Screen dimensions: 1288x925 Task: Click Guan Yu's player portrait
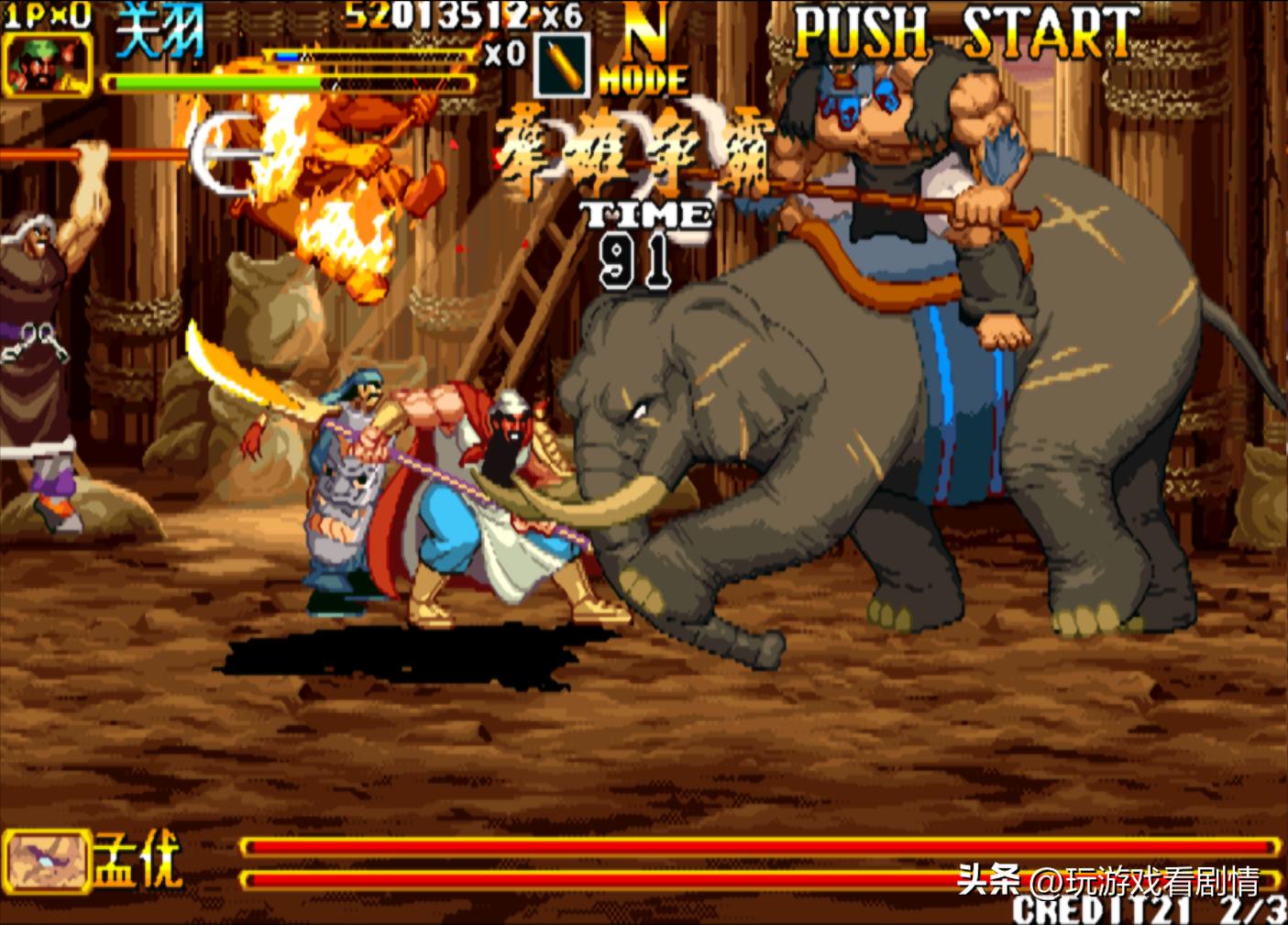pyautogui.click(x=48, y=63)
